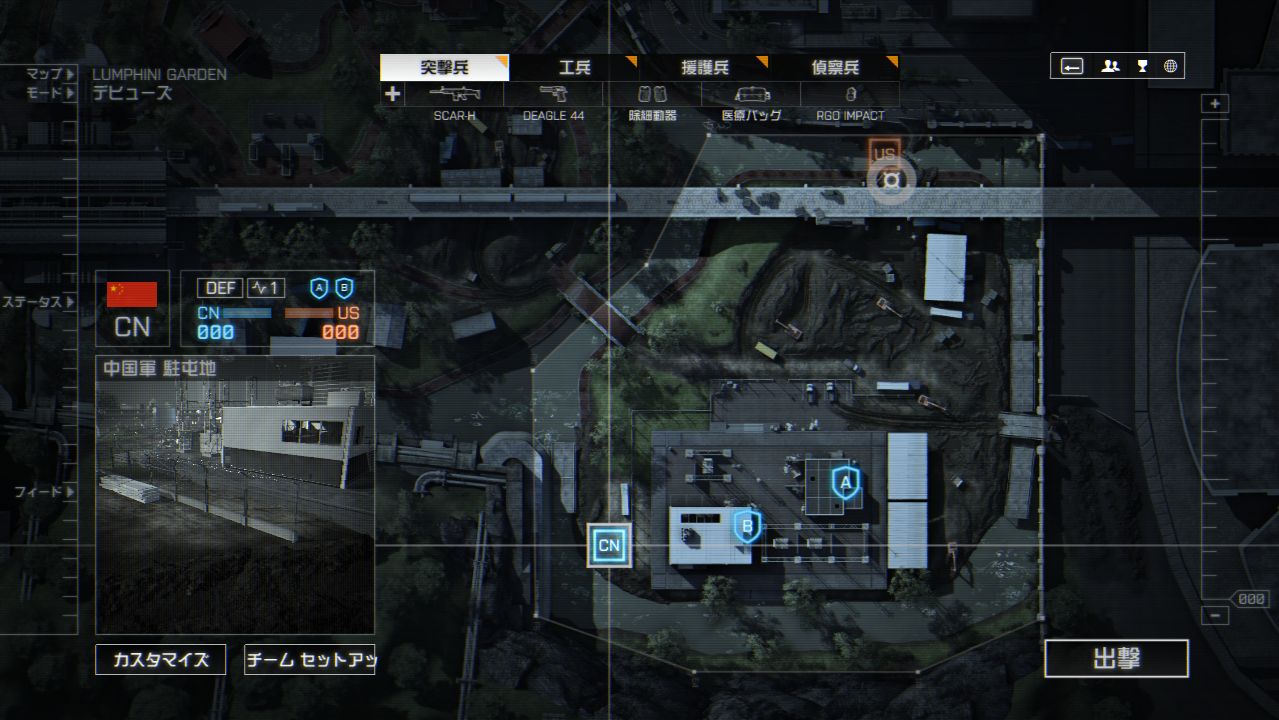Switch to the 工兵 engineer class tab
Screen dimensions: 1279x720
(574, 68)
